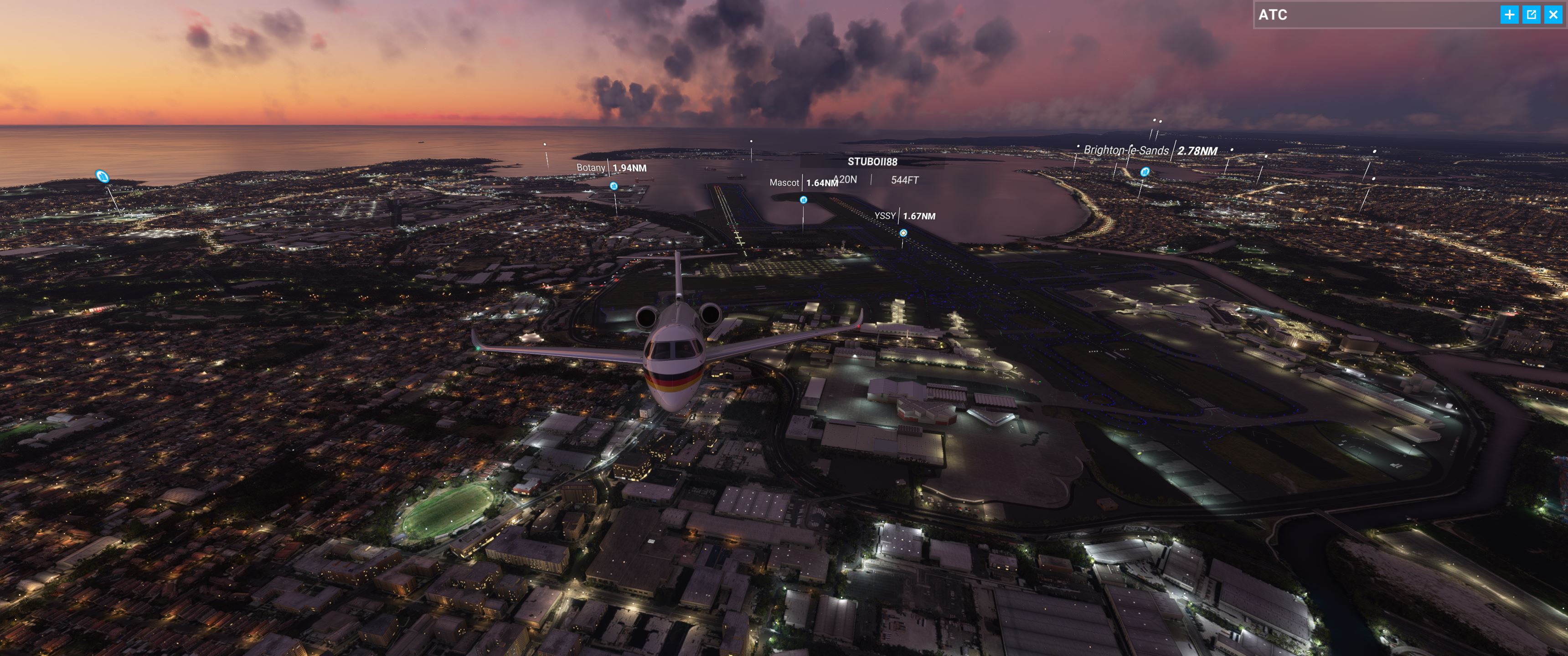Close the ATC panel
This screenshot has width=1568, height=656.
point(1553,15)
